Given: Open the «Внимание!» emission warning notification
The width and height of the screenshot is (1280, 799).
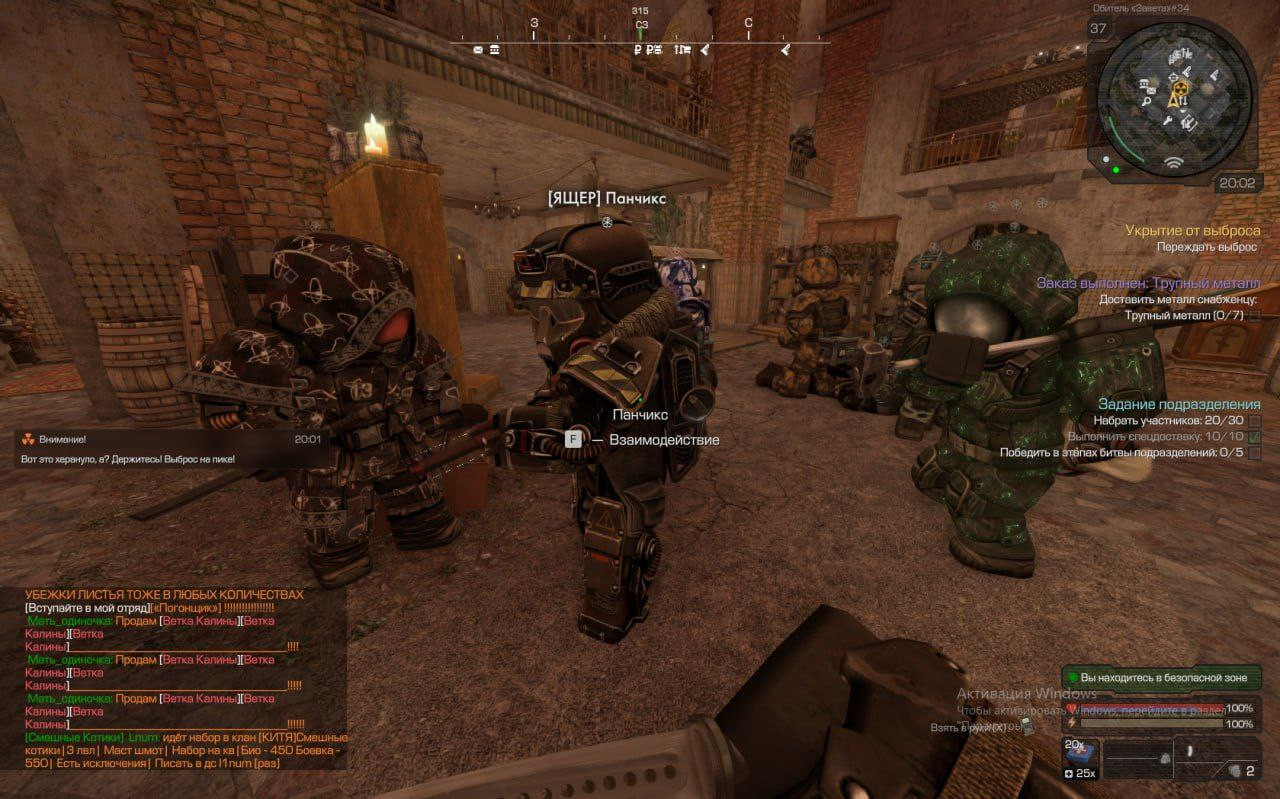Looking at the screenshot, I should click(x=168, y=448).
